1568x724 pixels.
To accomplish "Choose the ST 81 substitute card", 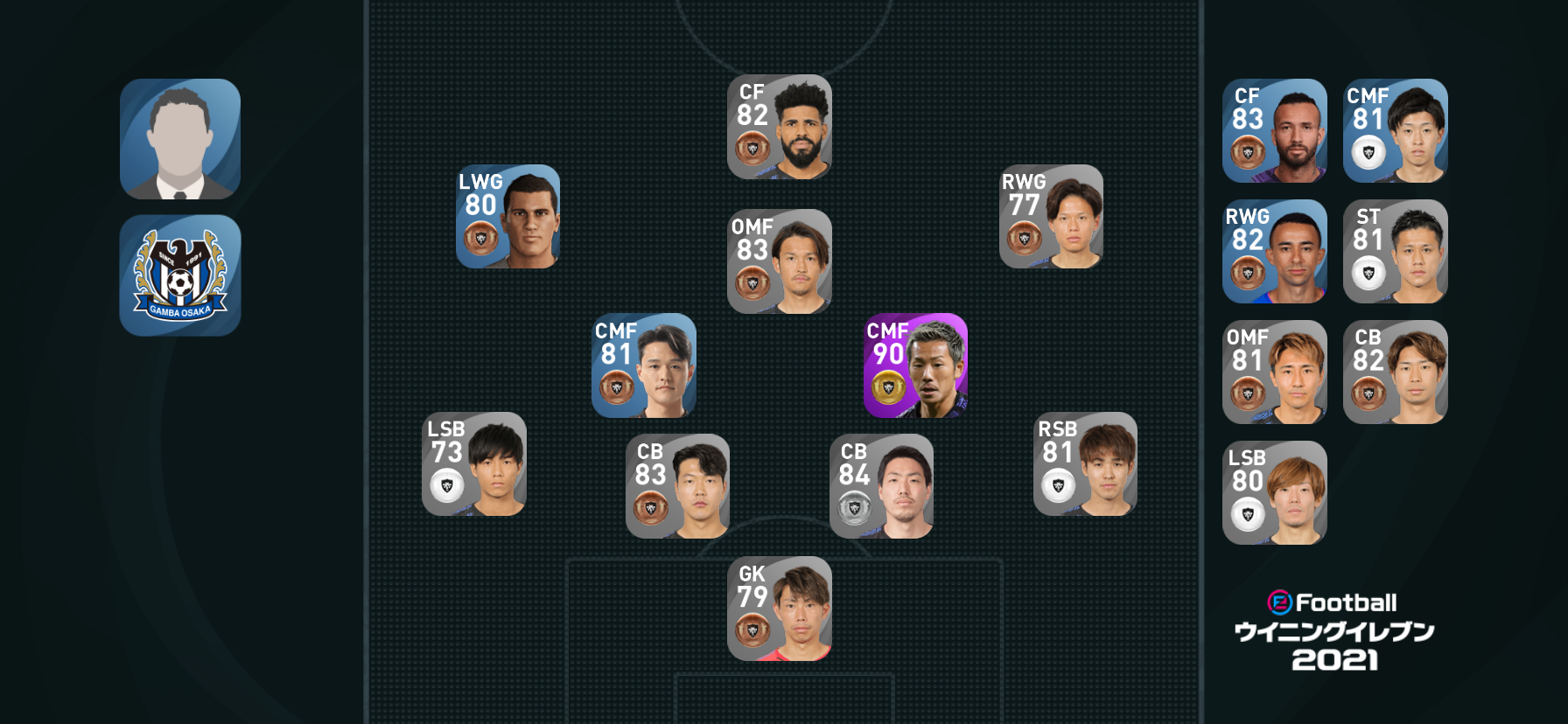I will 1395,251.
